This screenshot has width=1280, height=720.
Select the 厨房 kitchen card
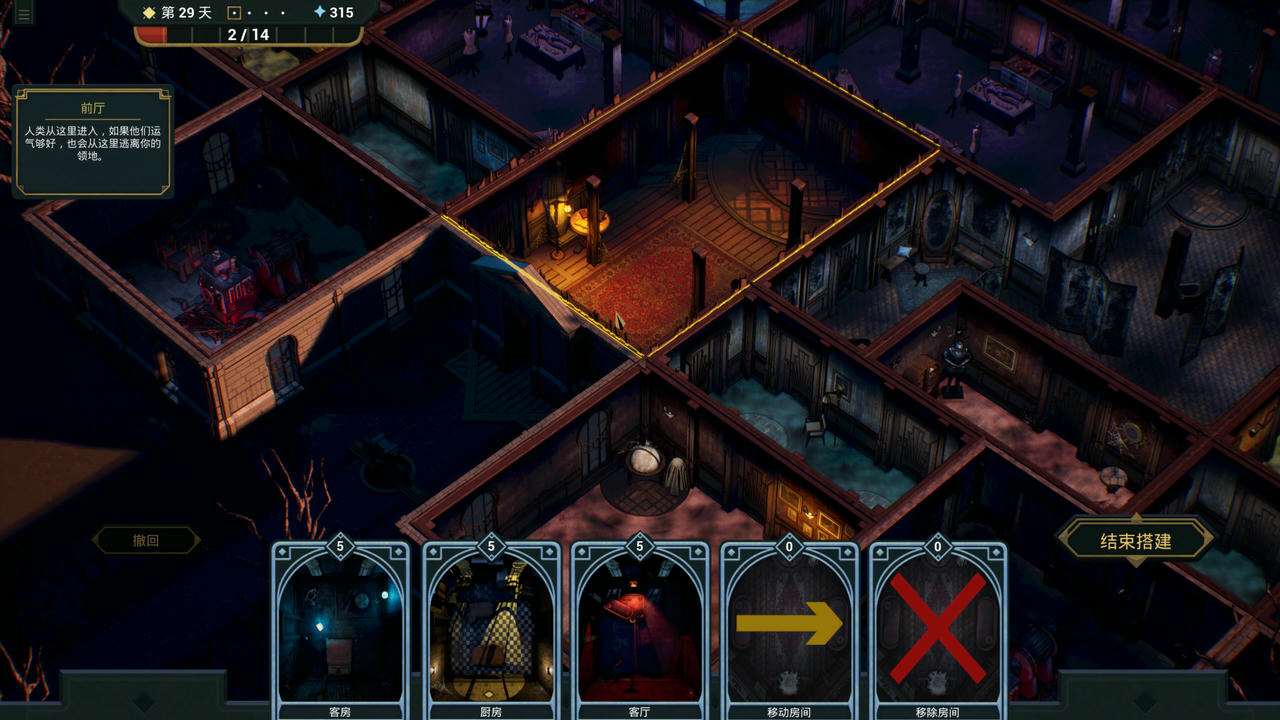[x=491, y=625]
